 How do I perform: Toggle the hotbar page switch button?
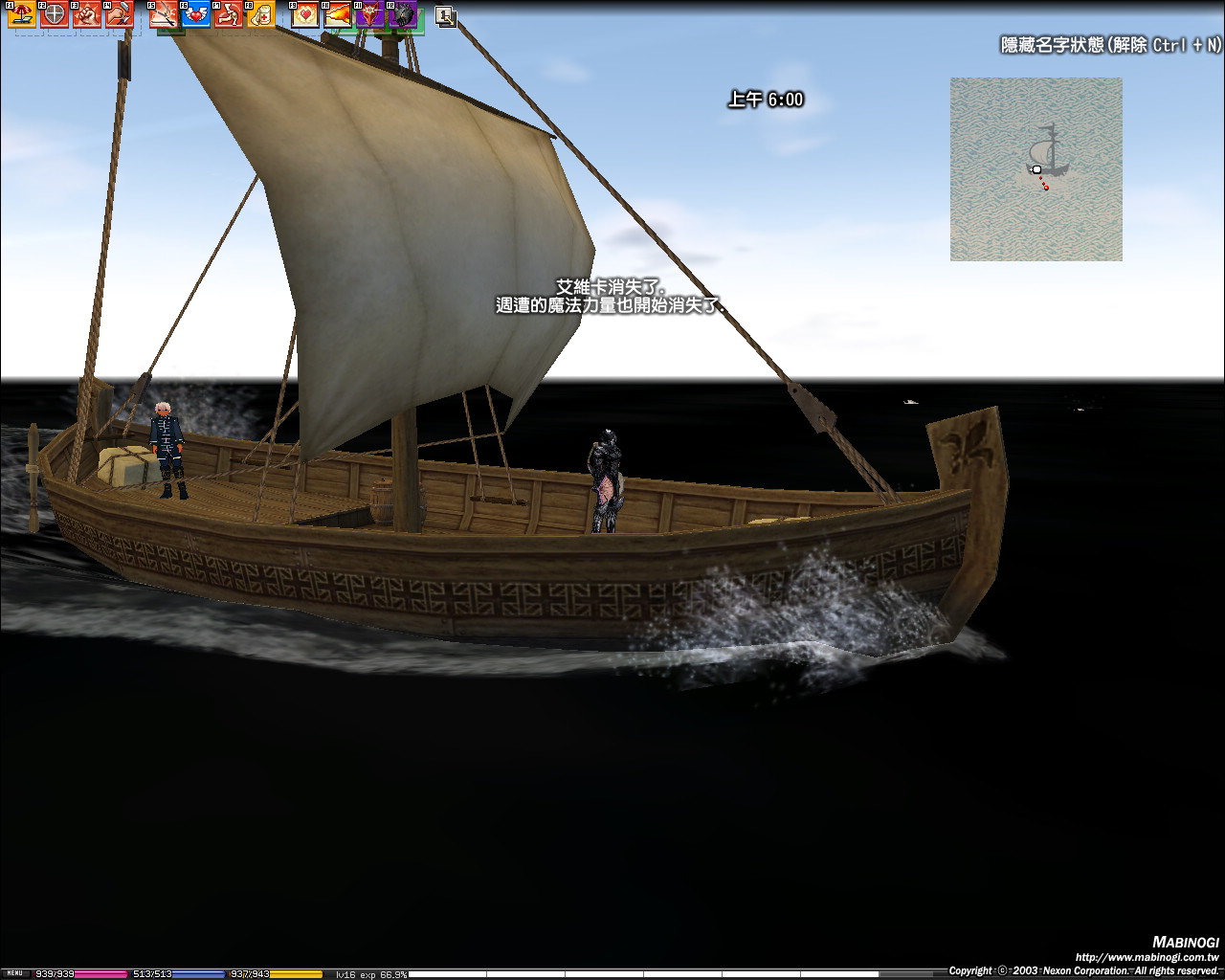(445, 16)
